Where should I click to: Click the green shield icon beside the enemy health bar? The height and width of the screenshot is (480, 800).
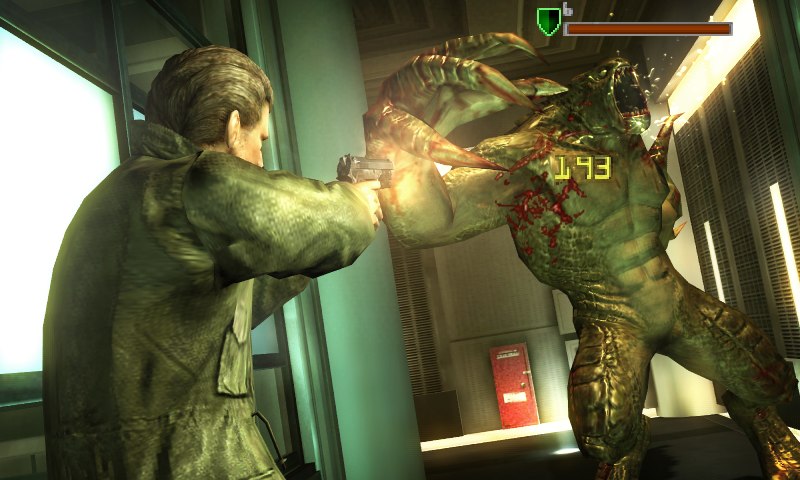coord(548,22)
